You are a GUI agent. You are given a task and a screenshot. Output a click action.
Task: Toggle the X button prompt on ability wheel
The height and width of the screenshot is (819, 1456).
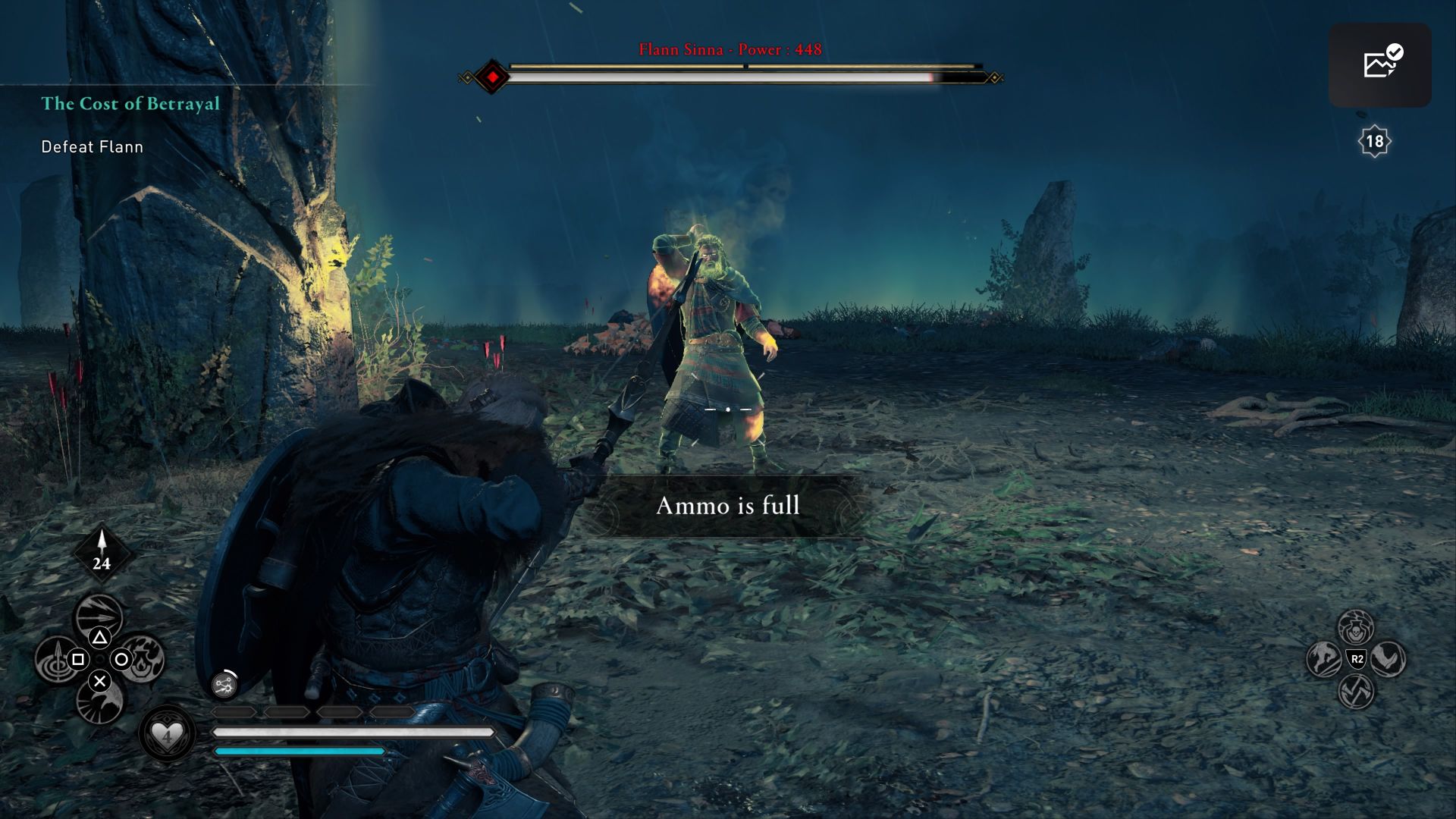click(101, 682)
